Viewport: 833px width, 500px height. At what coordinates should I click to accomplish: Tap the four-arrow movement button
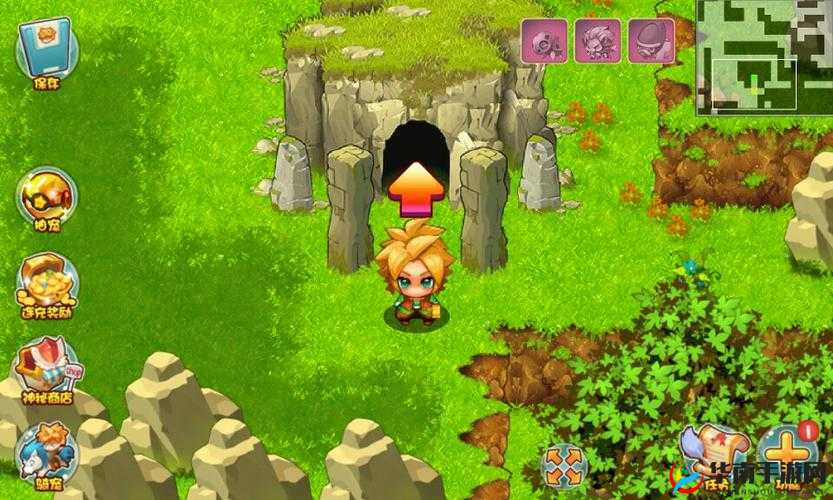563,465
